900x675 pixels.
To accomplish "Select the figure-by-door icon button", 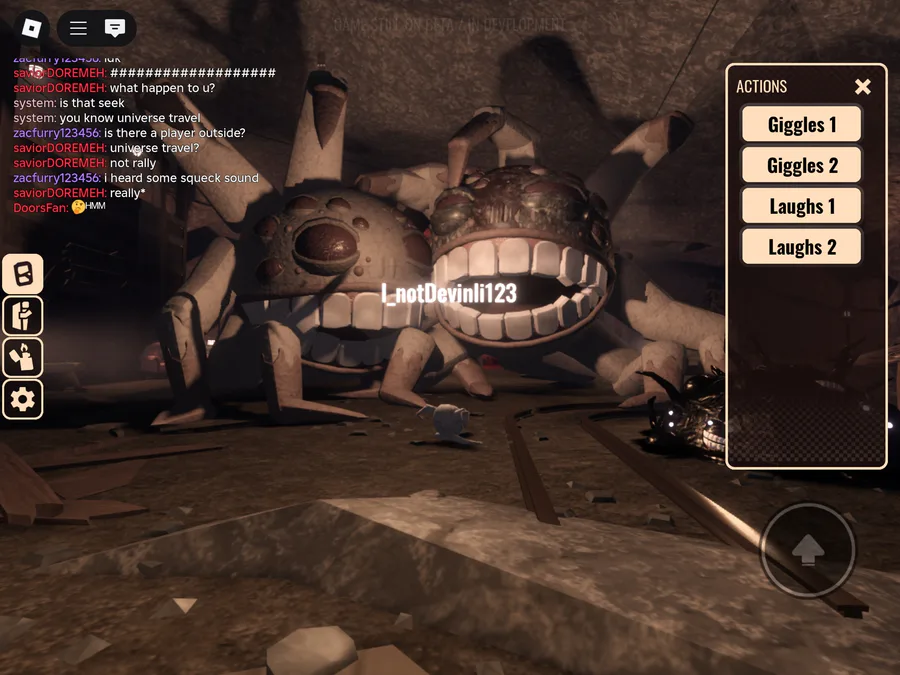I will [23, 316].
